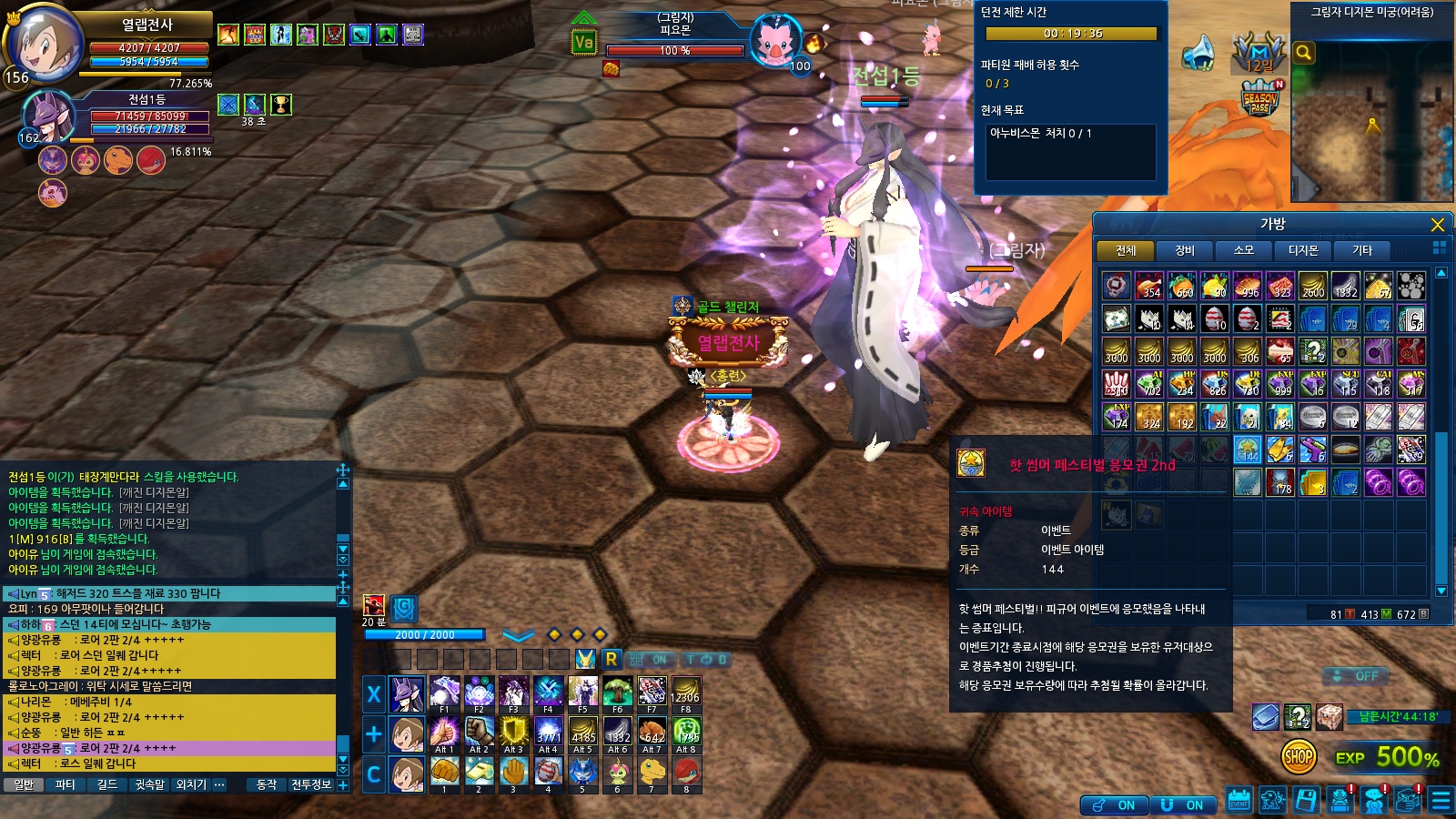Toggle the magnet auto-loot ON button

1181,805
